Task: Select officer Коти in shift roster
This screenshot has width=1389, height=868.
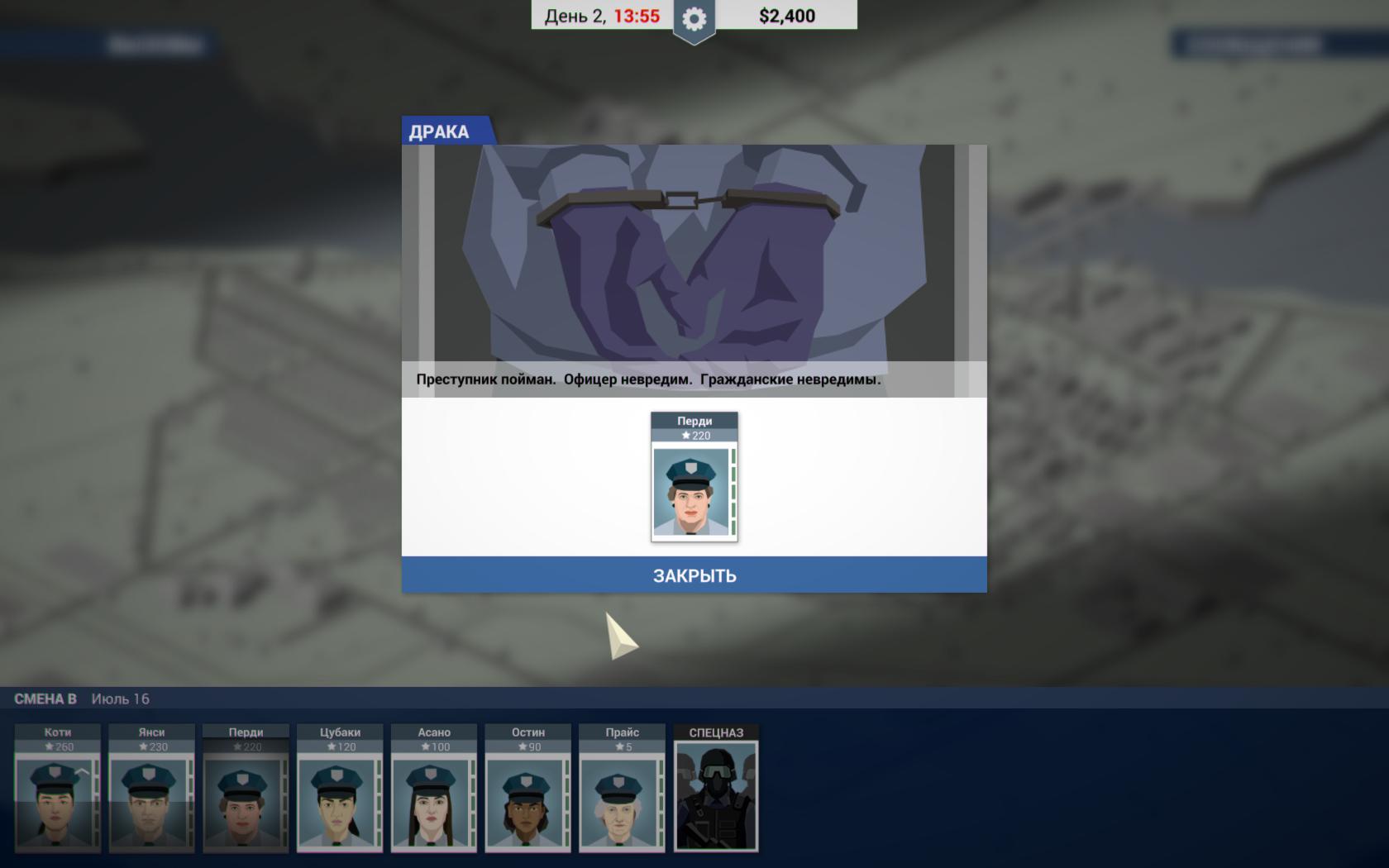Action: 57,789
